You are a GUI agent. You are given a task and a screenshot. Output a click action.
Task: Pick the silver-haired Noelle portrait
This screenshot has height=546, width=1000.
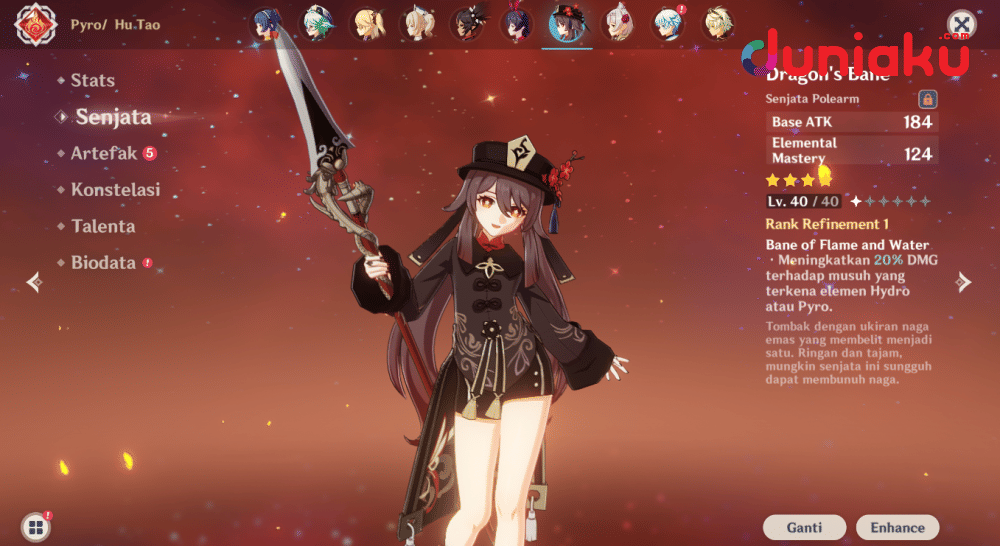point(619,24)
